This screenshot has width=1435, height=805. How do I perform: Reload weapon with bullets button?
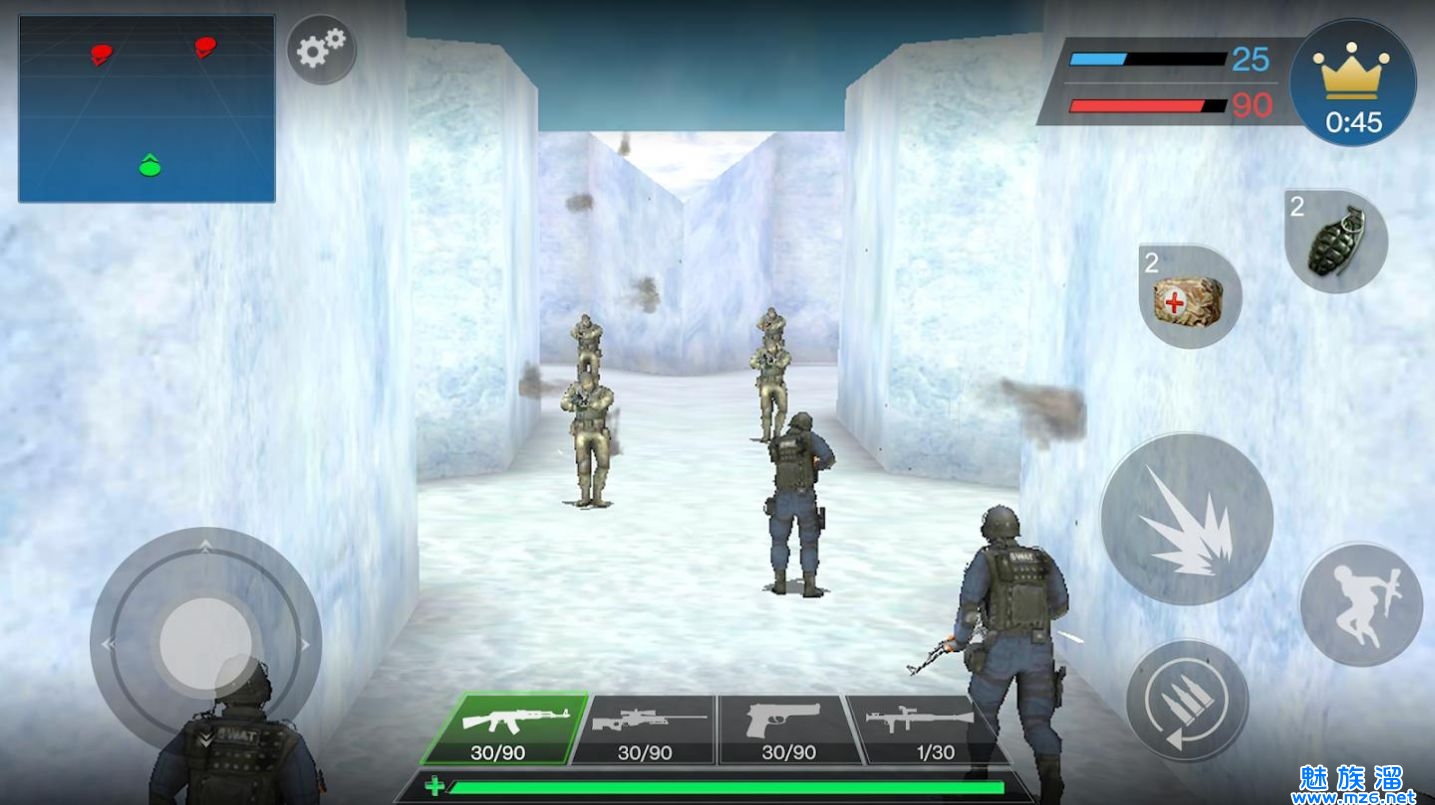pos(1187,701)
